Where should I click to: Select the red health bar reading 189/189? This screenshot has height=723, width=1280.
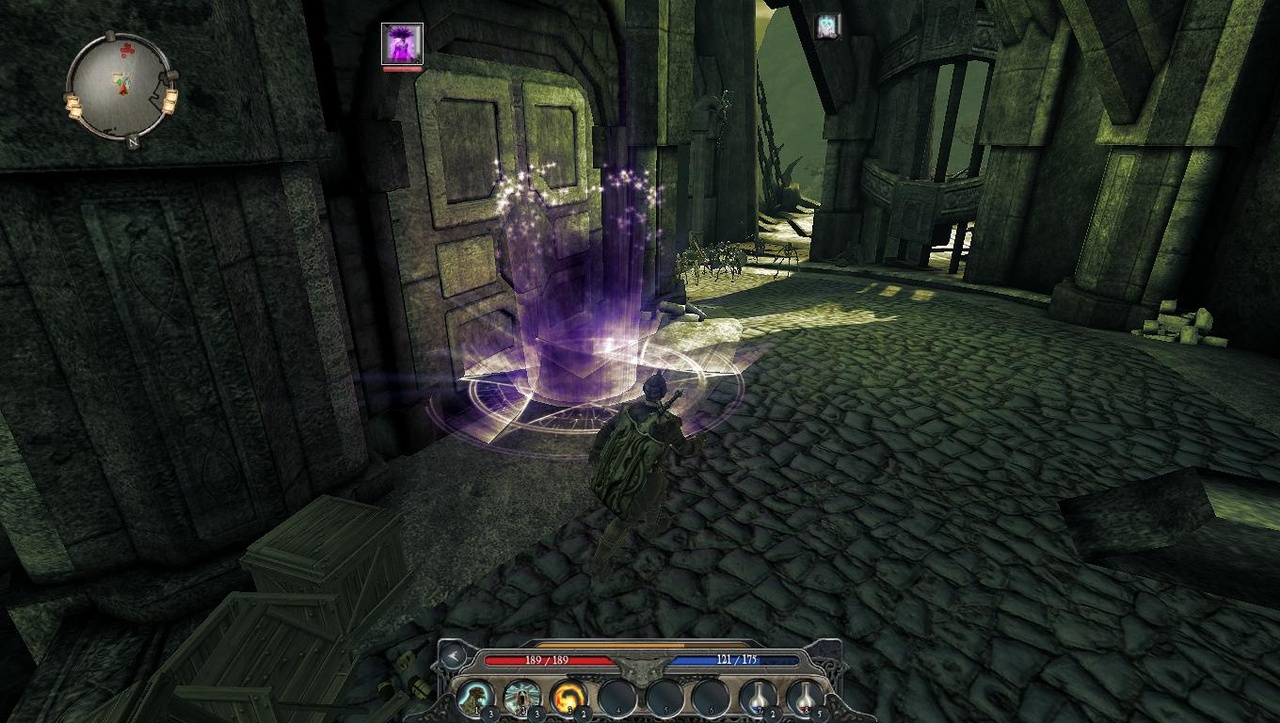[549, 659]
